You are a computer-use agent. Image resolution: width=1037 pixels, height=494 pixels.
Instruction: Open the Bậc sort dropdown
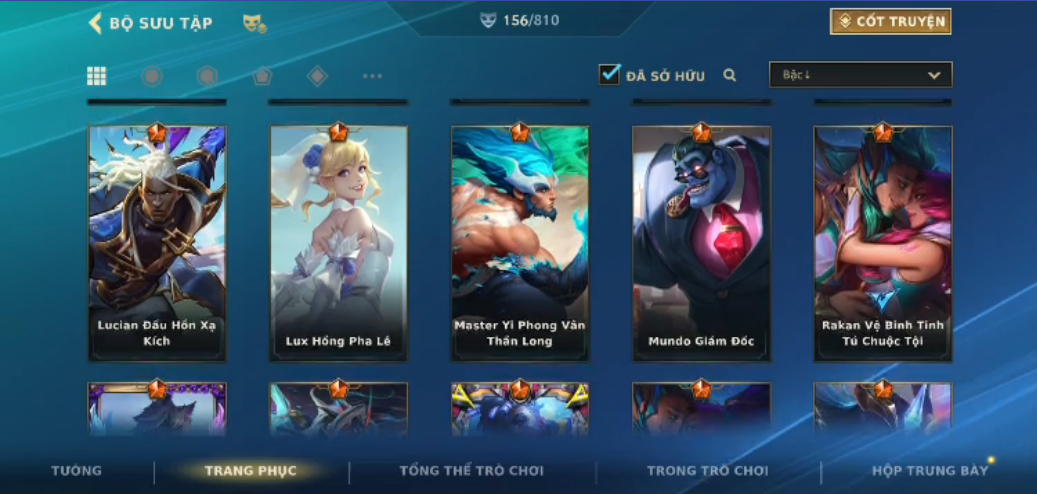pyautogui.click(x=860, y=75)
